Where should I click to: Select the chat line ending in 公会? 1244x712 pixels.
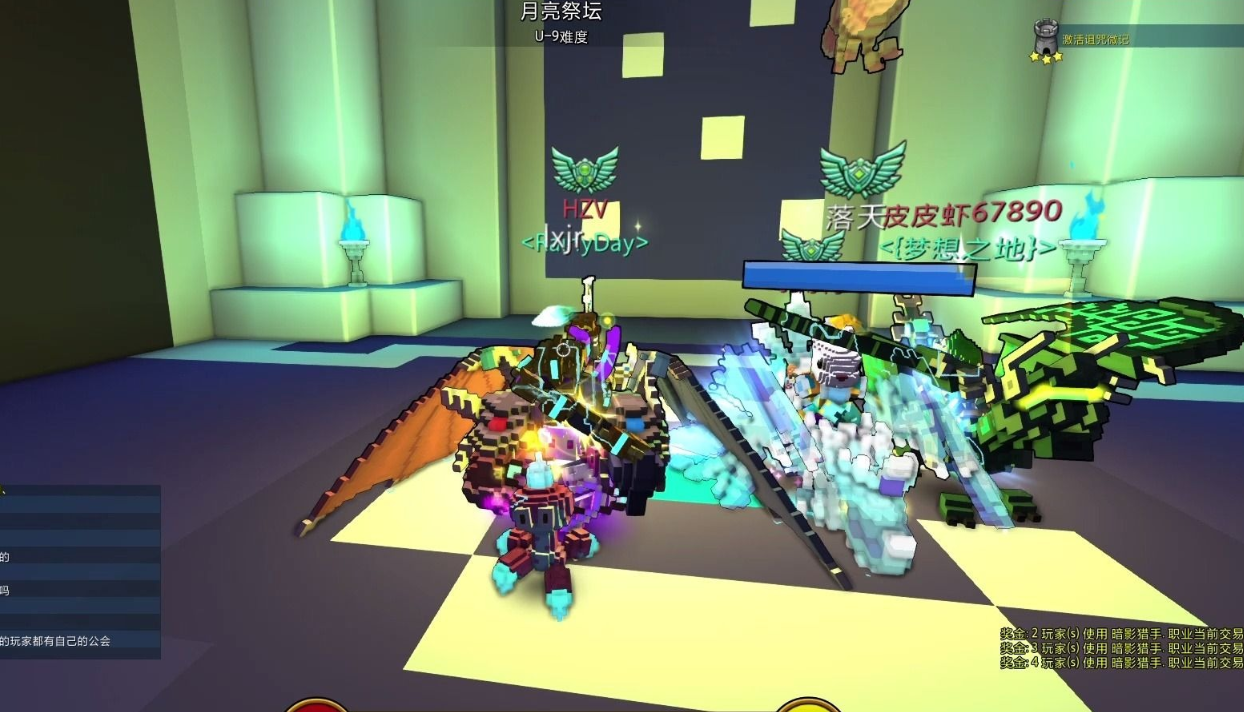(58, 641)
